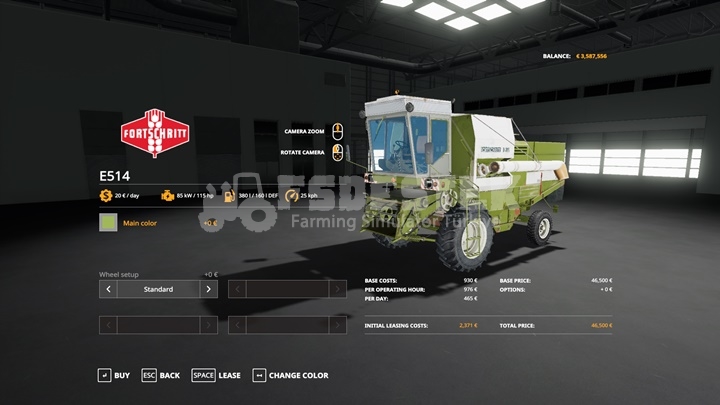Click the next arrow for Wheel setup
Image resolution: width=720 pixels, height=405 pixels.
click(208, 289)
